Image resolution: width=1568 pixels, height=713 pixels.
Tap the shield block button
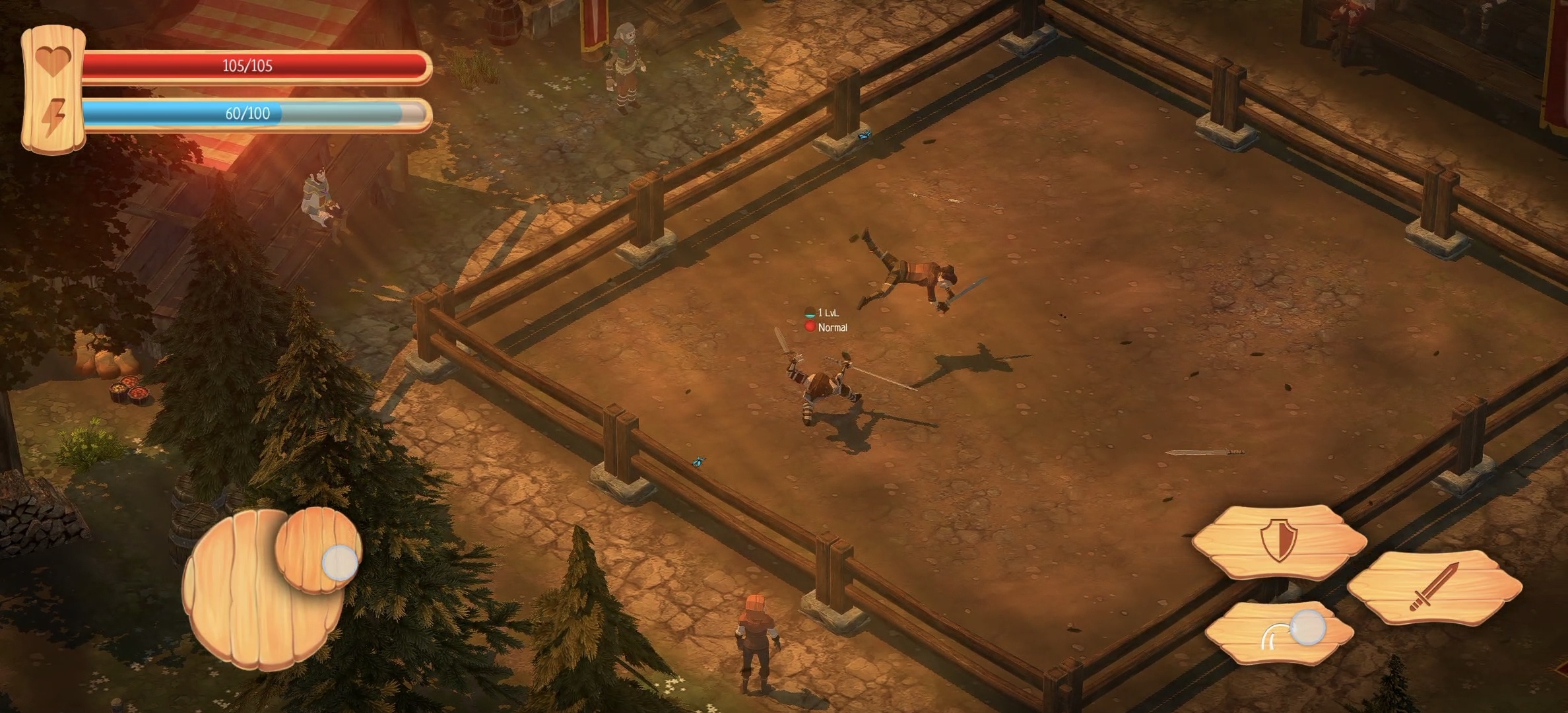(x=1279, y=541)
